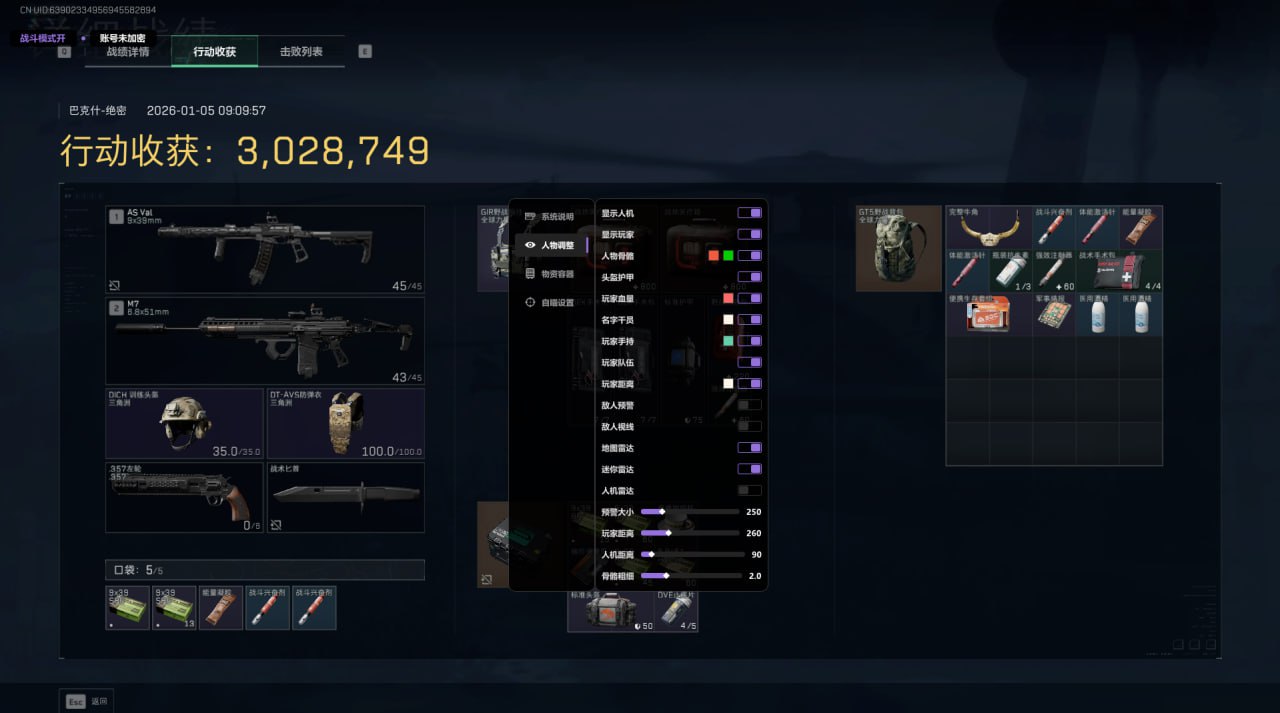Choose the M7 rifle slot
The image size is (1280, 713).
pyautogui.click(x=265, y=341)
